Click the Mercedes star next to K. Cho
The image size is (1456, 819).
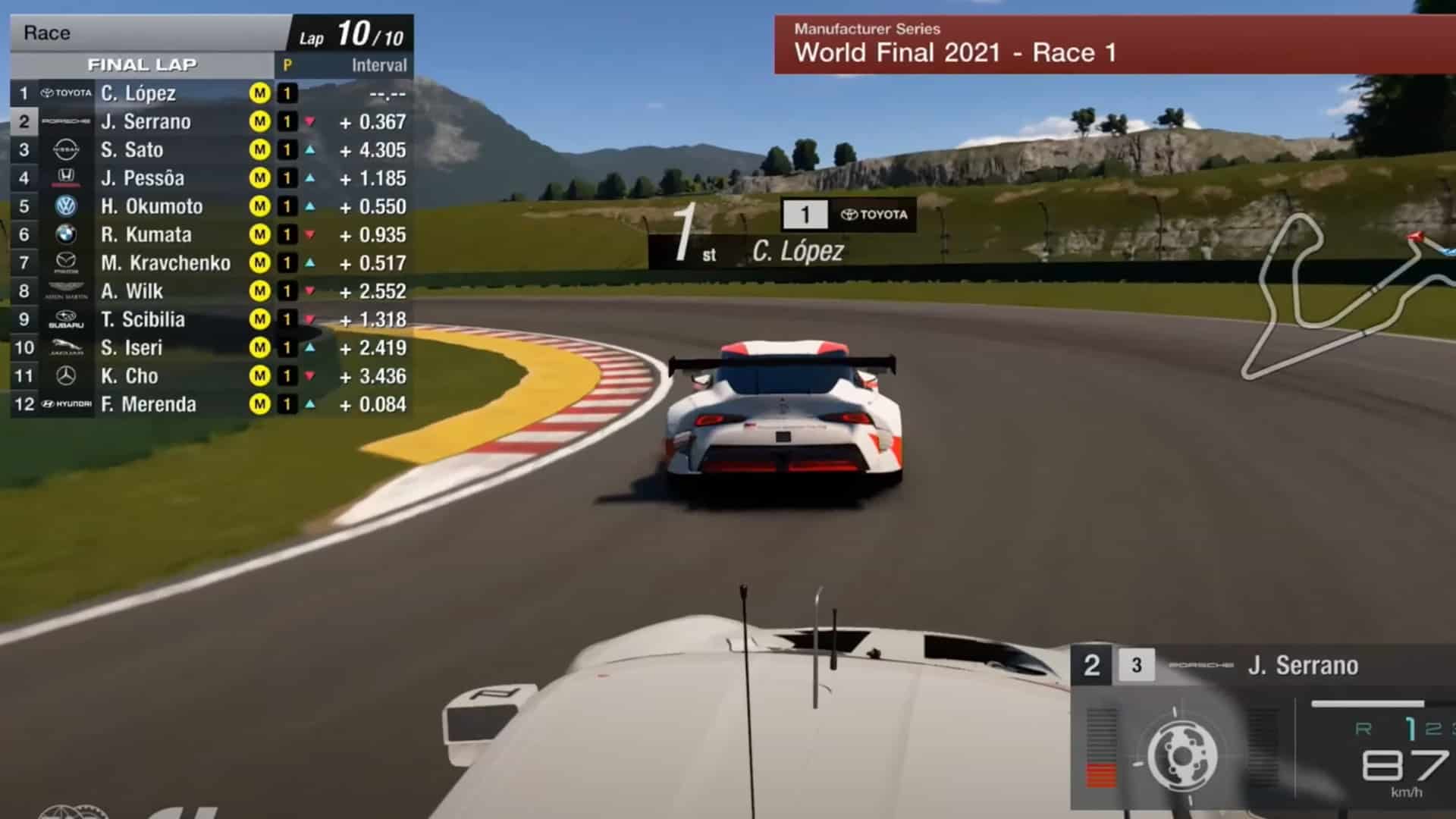click(67, 375)
